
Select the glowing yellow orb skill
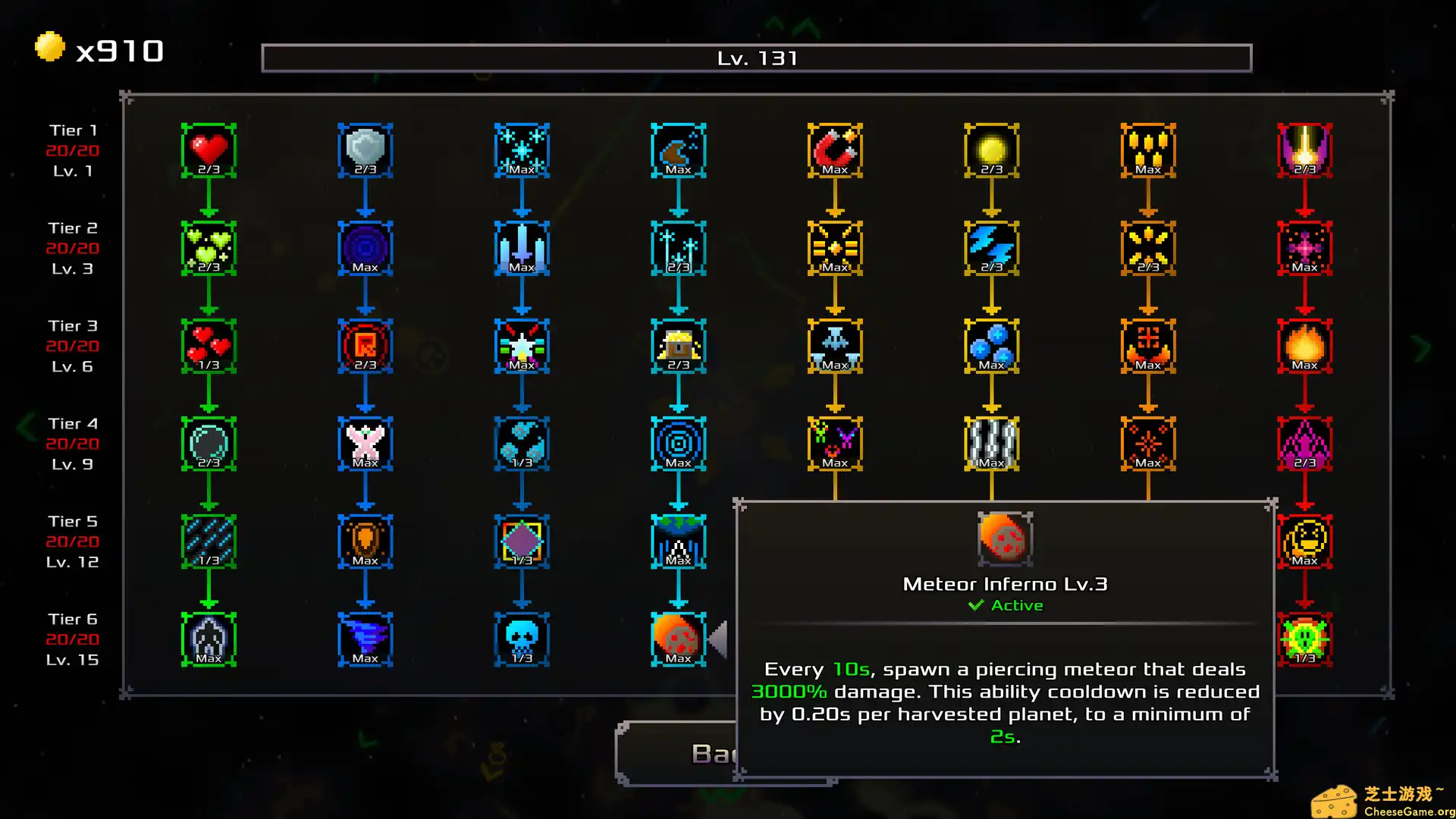tap(991, 150)
